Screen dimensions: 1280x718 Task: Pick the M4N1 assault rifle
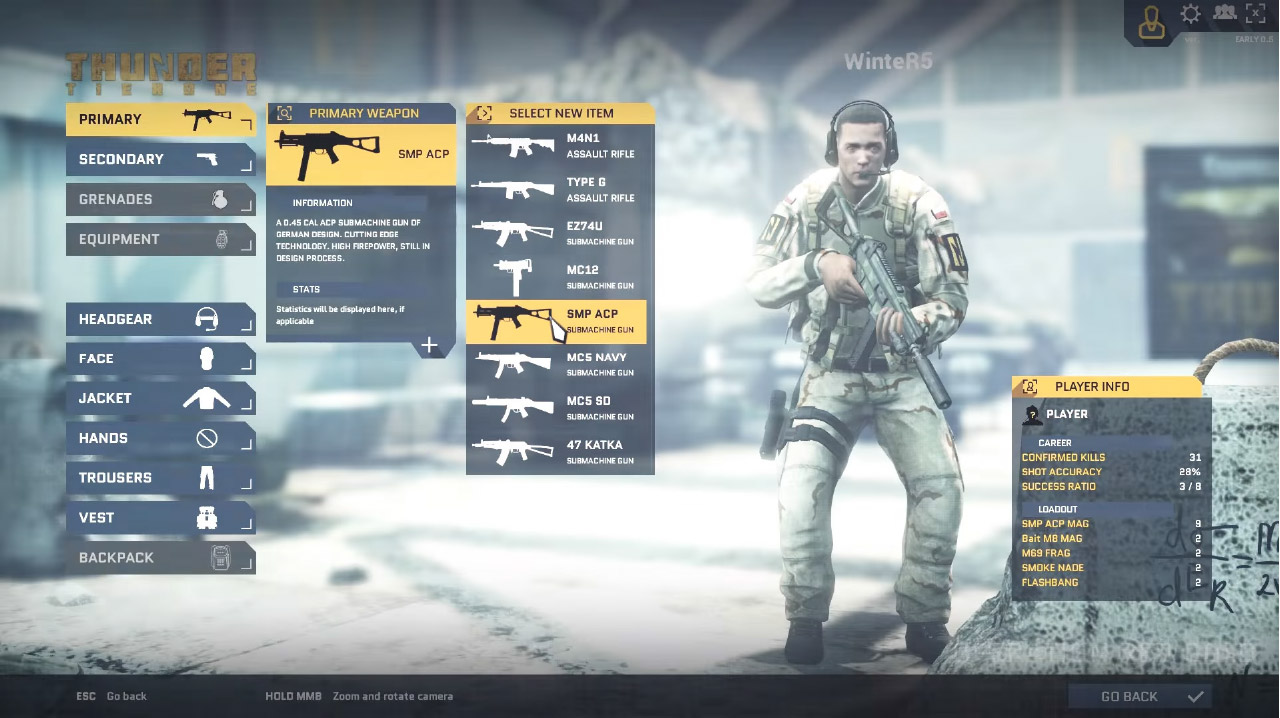[560, 146]
